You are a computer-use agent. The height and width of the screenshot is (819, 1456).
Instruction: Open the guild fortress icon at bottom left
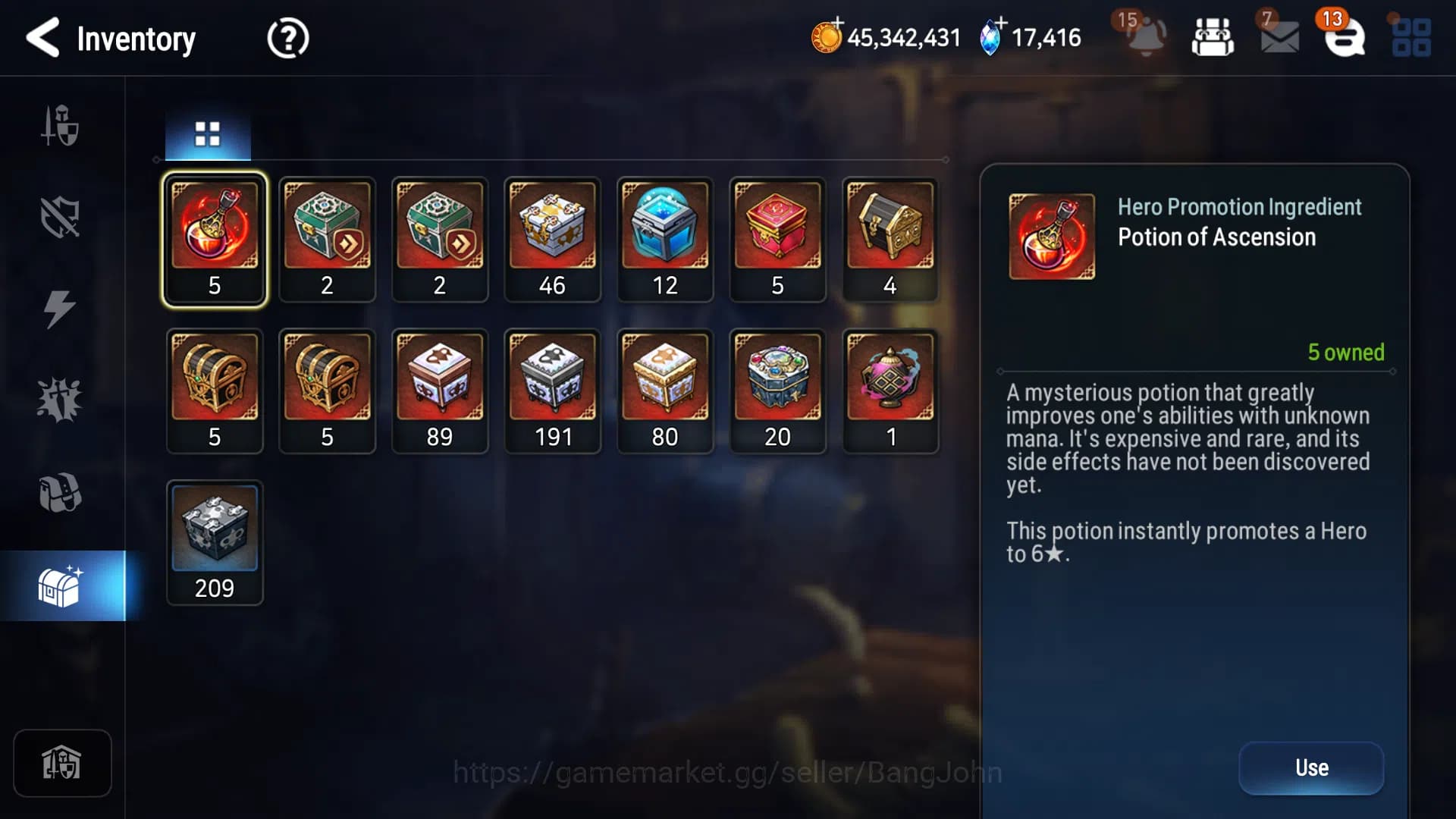[62, 764]
